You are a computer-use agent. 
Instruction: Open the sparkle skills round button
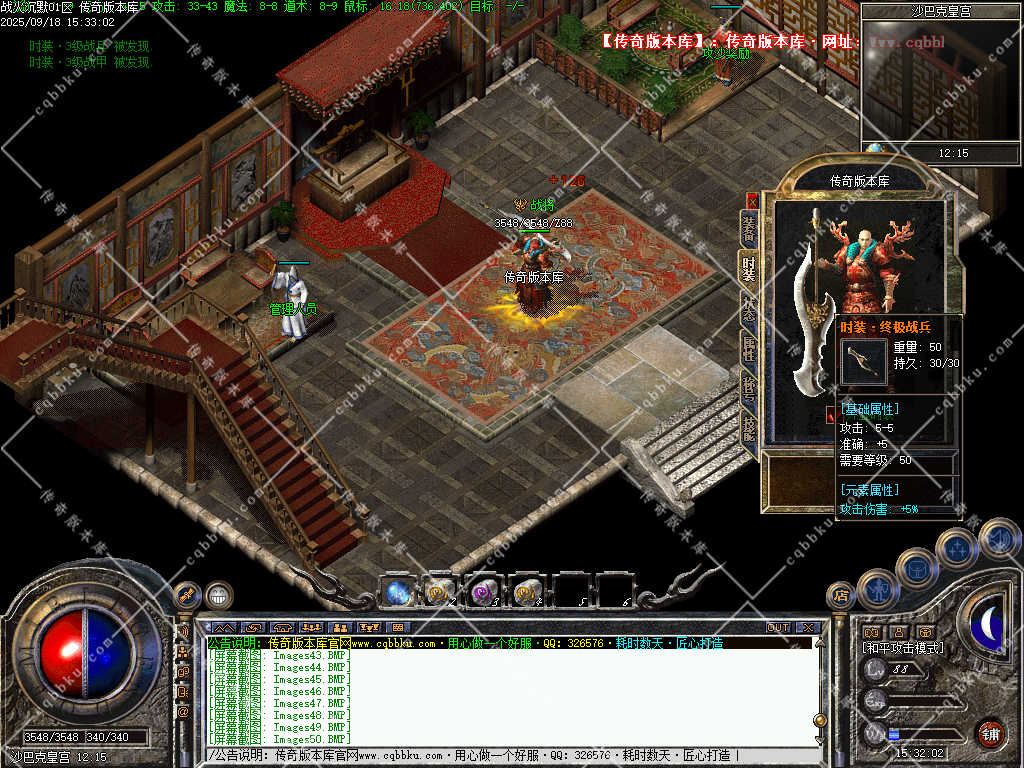point(956,548)
